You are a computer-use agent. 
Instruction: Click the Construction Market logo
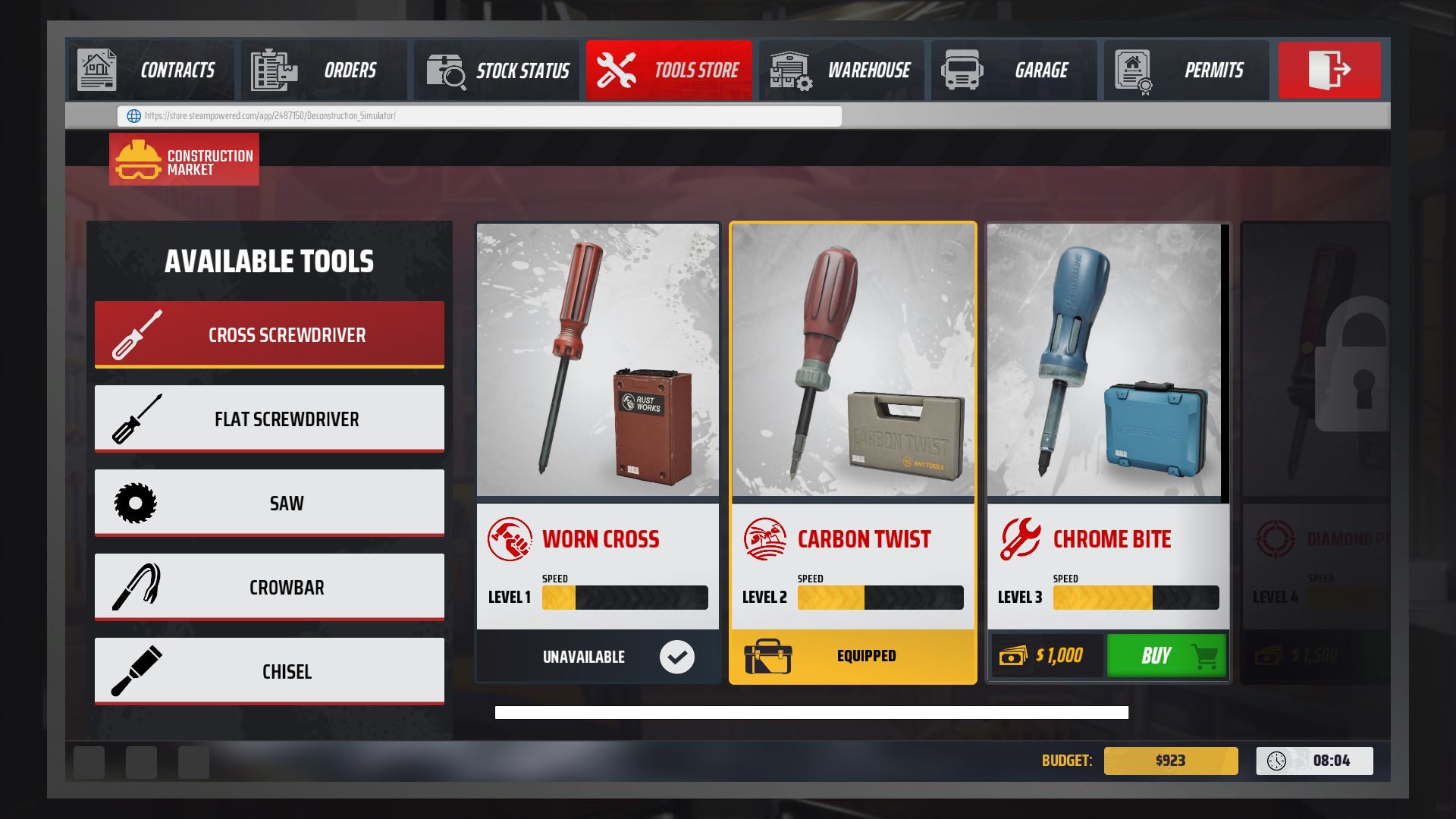[184, 159]
